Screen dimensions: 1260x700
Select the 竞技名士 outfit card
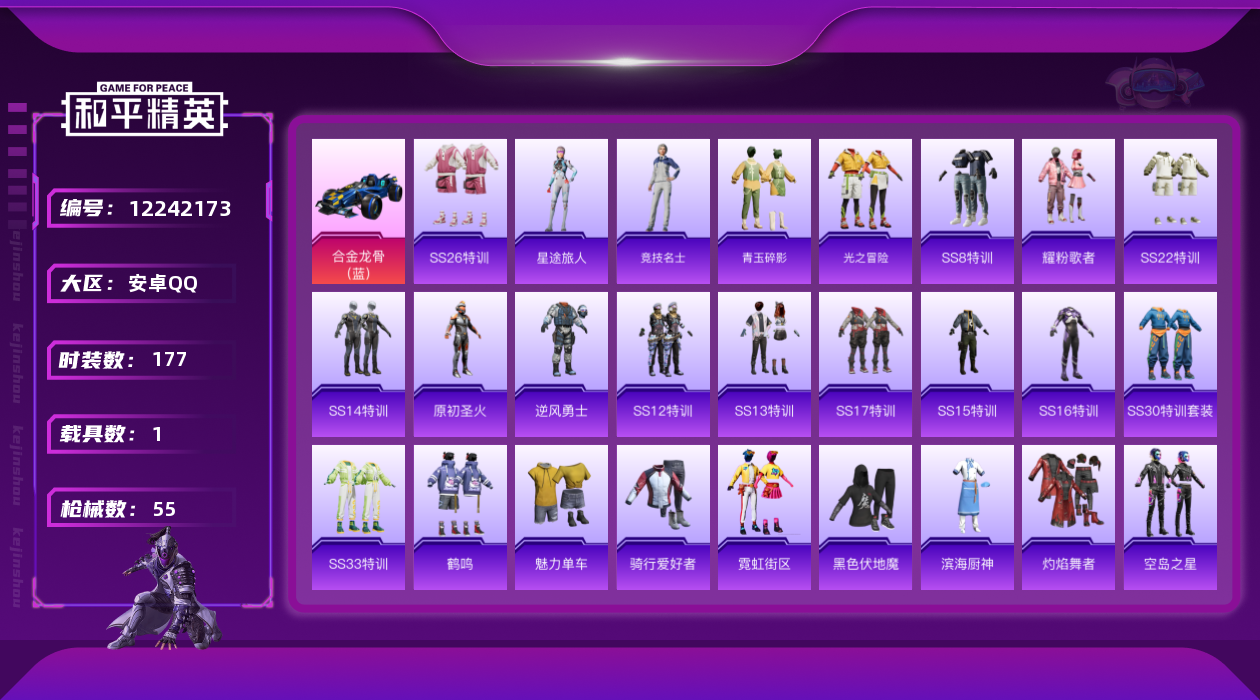pos(663,211)
